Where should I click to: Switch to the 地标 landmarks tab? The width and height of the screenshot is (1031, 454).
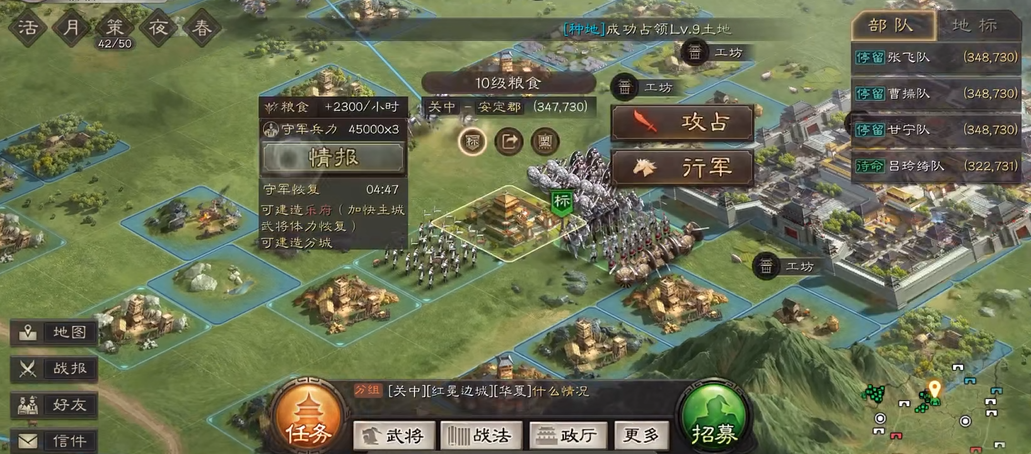(972, 25)
